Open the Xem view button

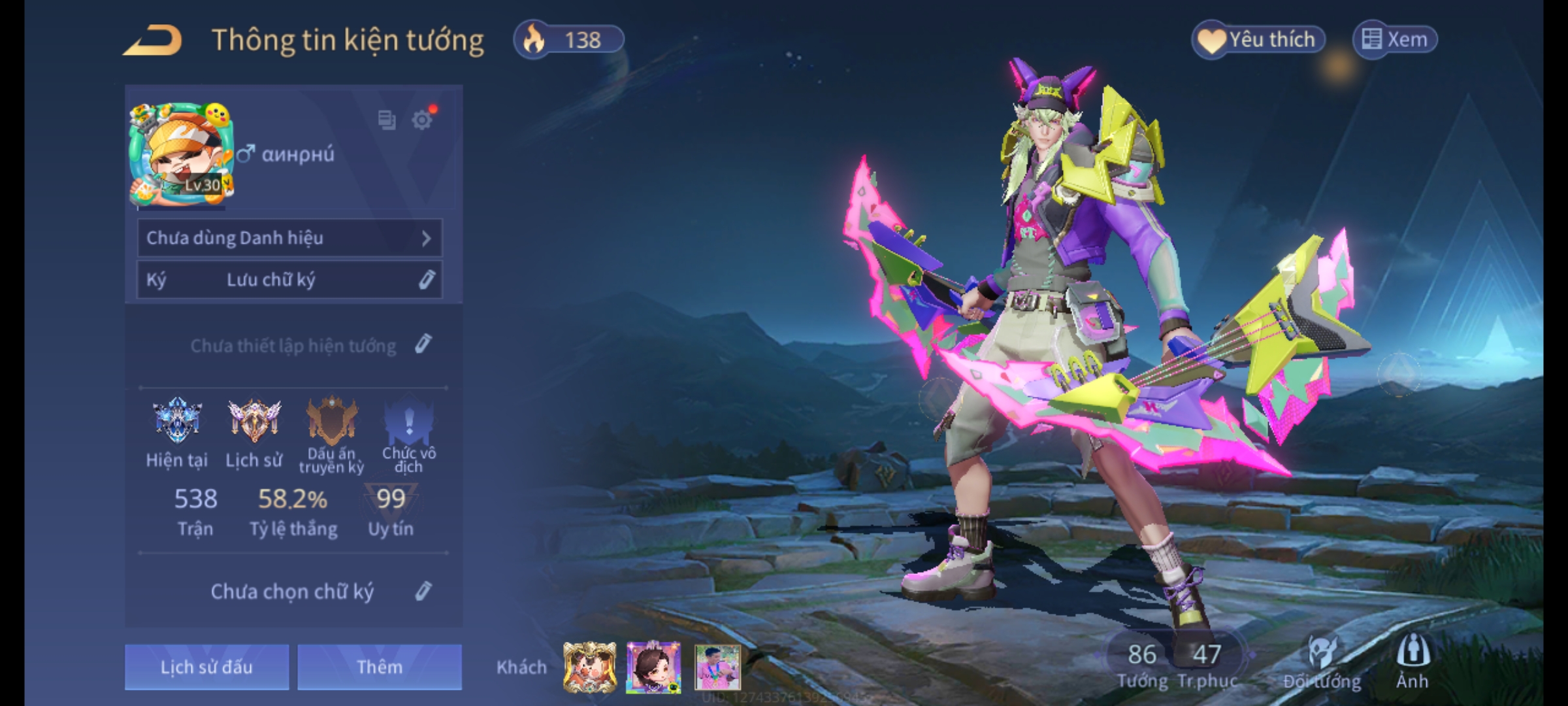click(1395, 40)
